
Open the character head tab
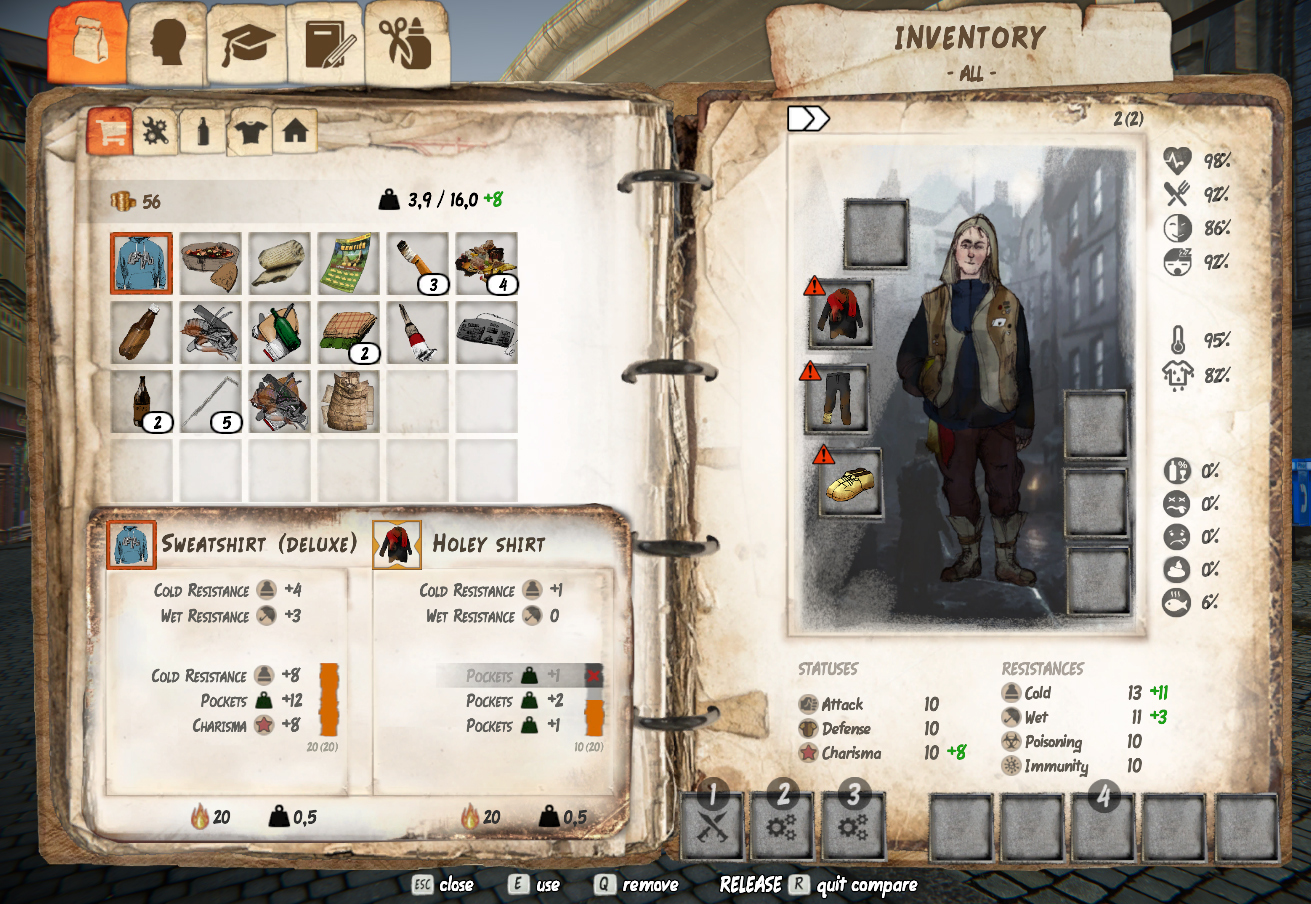(x=167, y=43)
